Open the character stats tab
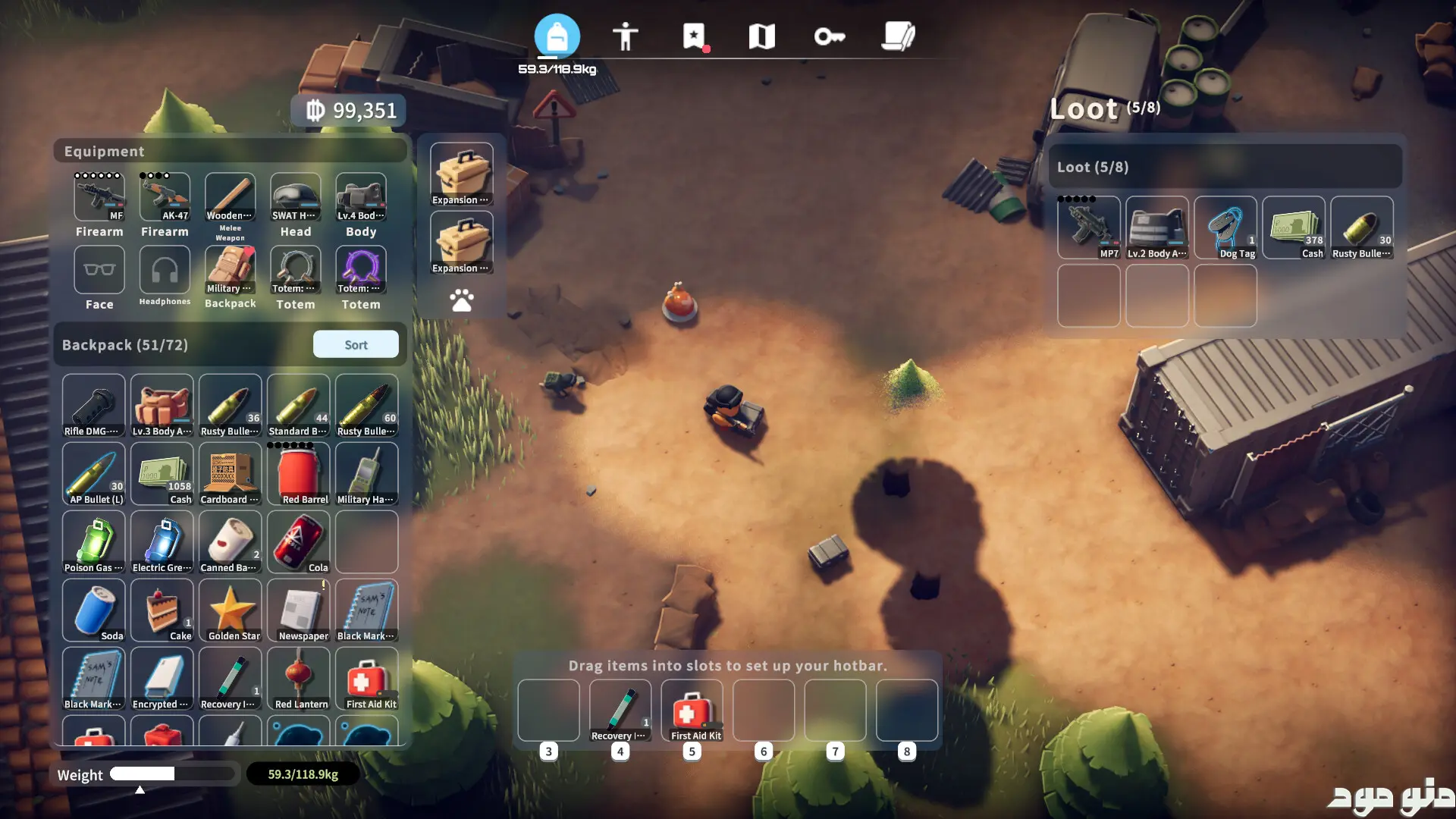Screen dimensions: 1456x819 (x=625, y=36)
